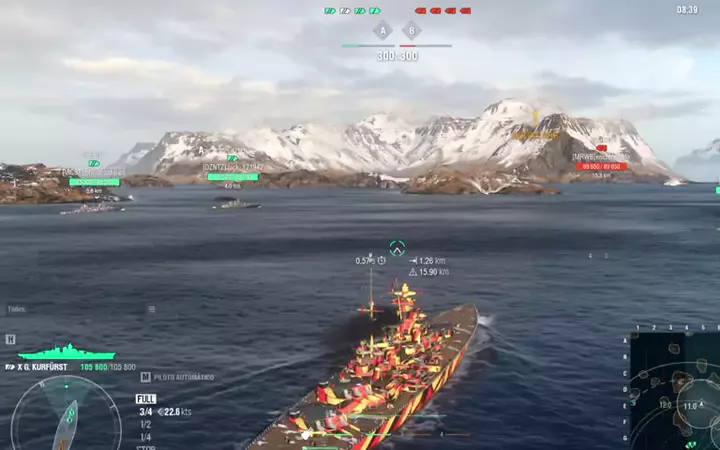Set the engine telegraph to FULL

(146, 399)
